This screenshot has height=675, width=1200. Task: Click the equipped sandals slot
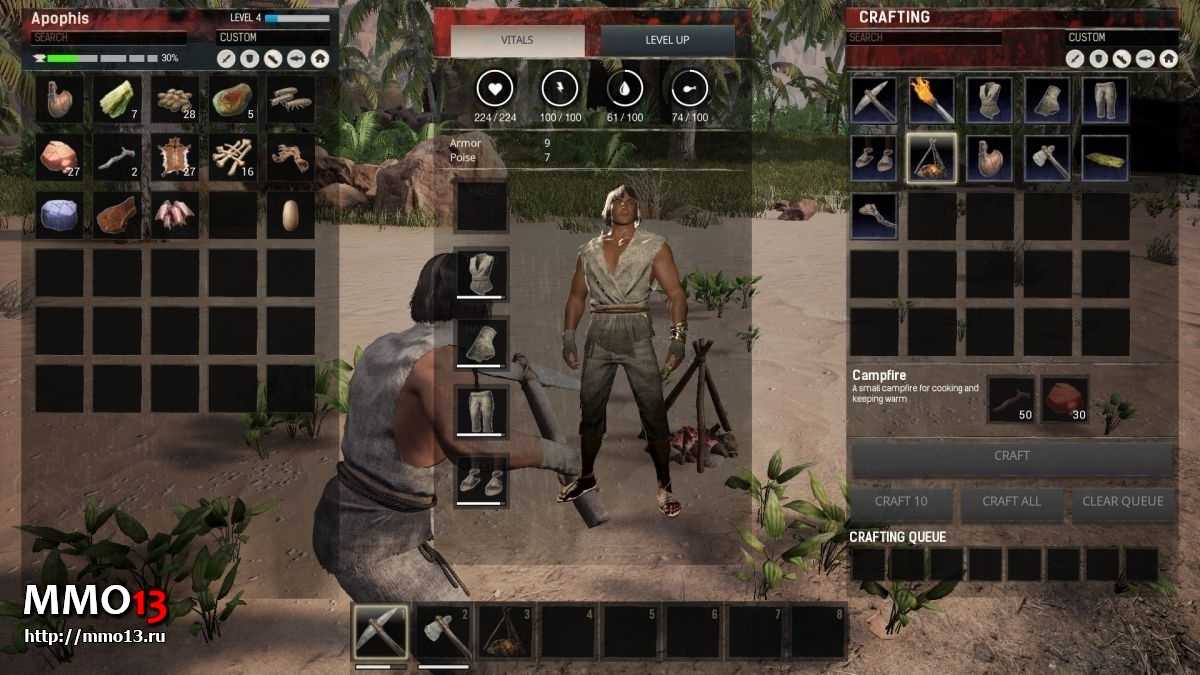tap(481, 481)
